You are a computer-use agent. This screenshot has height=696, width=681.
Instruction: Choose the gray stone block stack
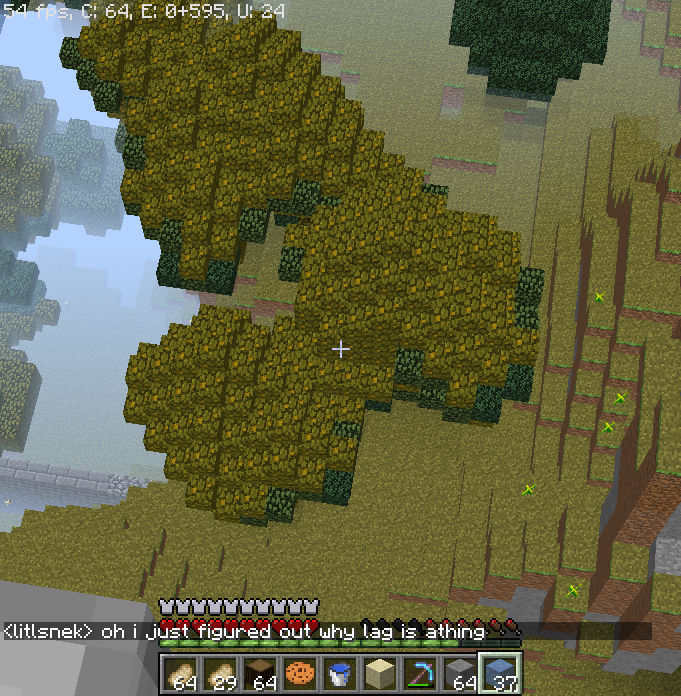(x=461, y=674)
